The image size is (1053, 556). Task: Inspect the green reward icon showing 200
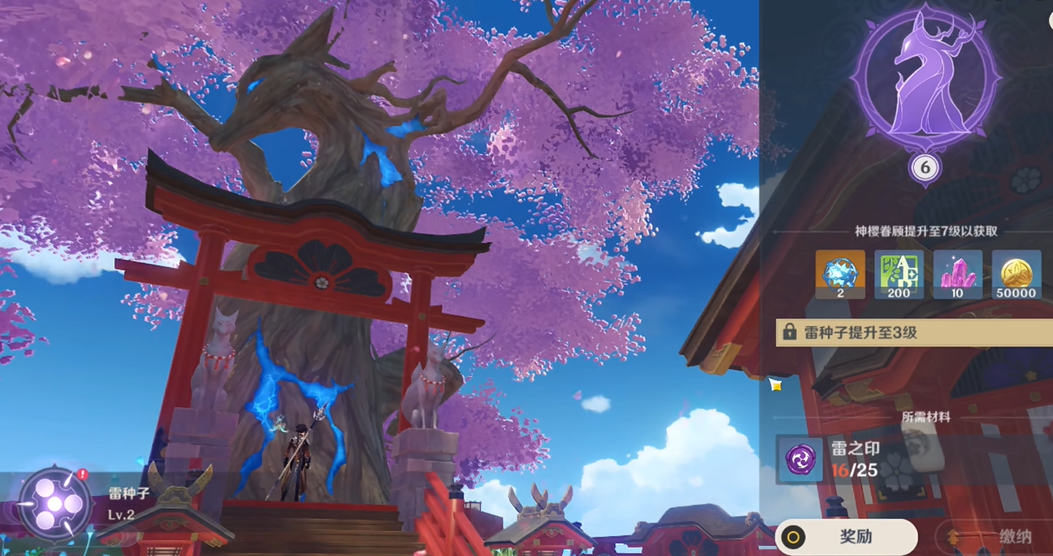pyautogui.click(x=899, y=273)
